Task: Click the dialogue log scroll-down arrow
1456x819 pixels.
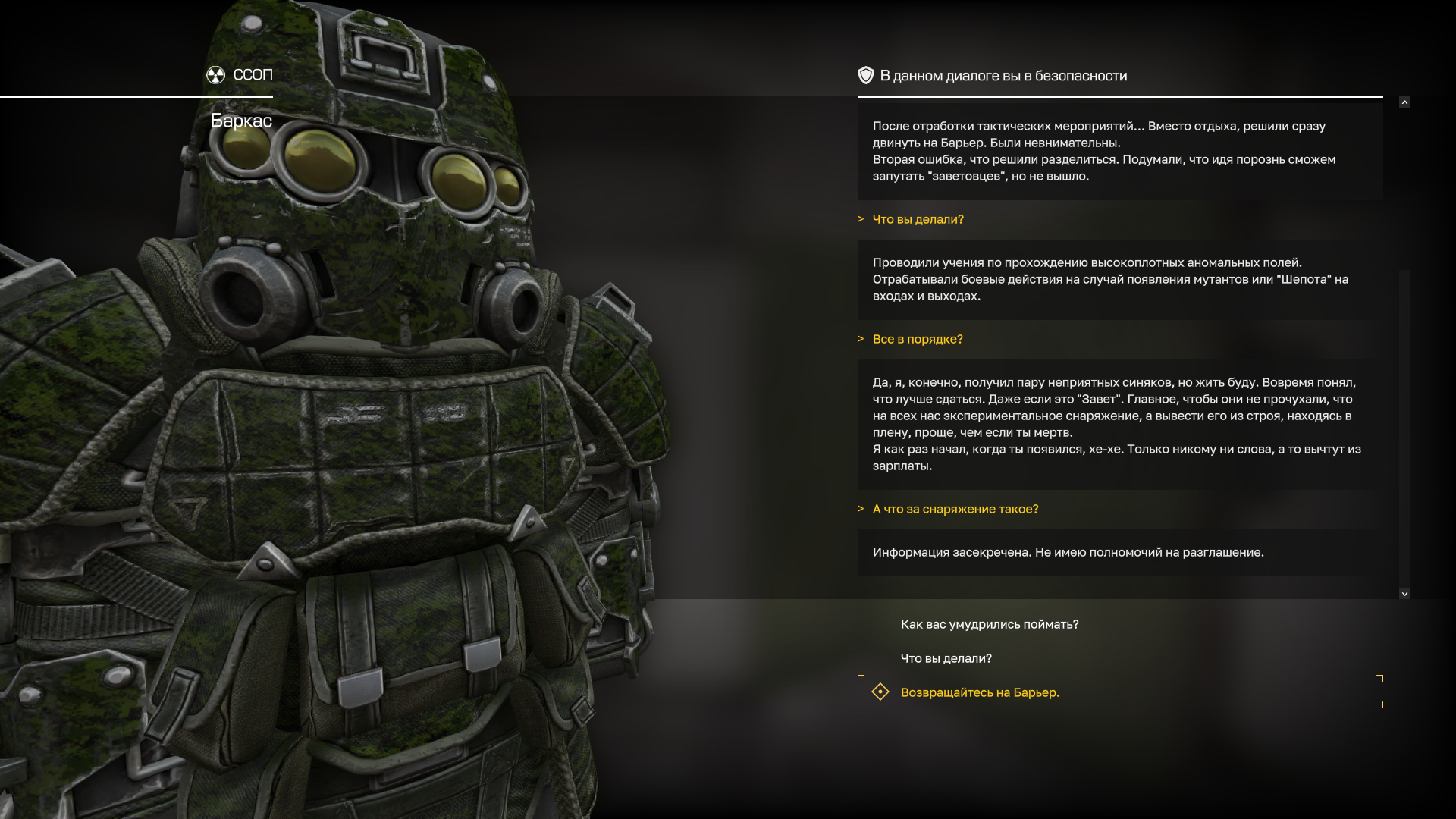Action: pyautogui.click(x=1404, y=594)
